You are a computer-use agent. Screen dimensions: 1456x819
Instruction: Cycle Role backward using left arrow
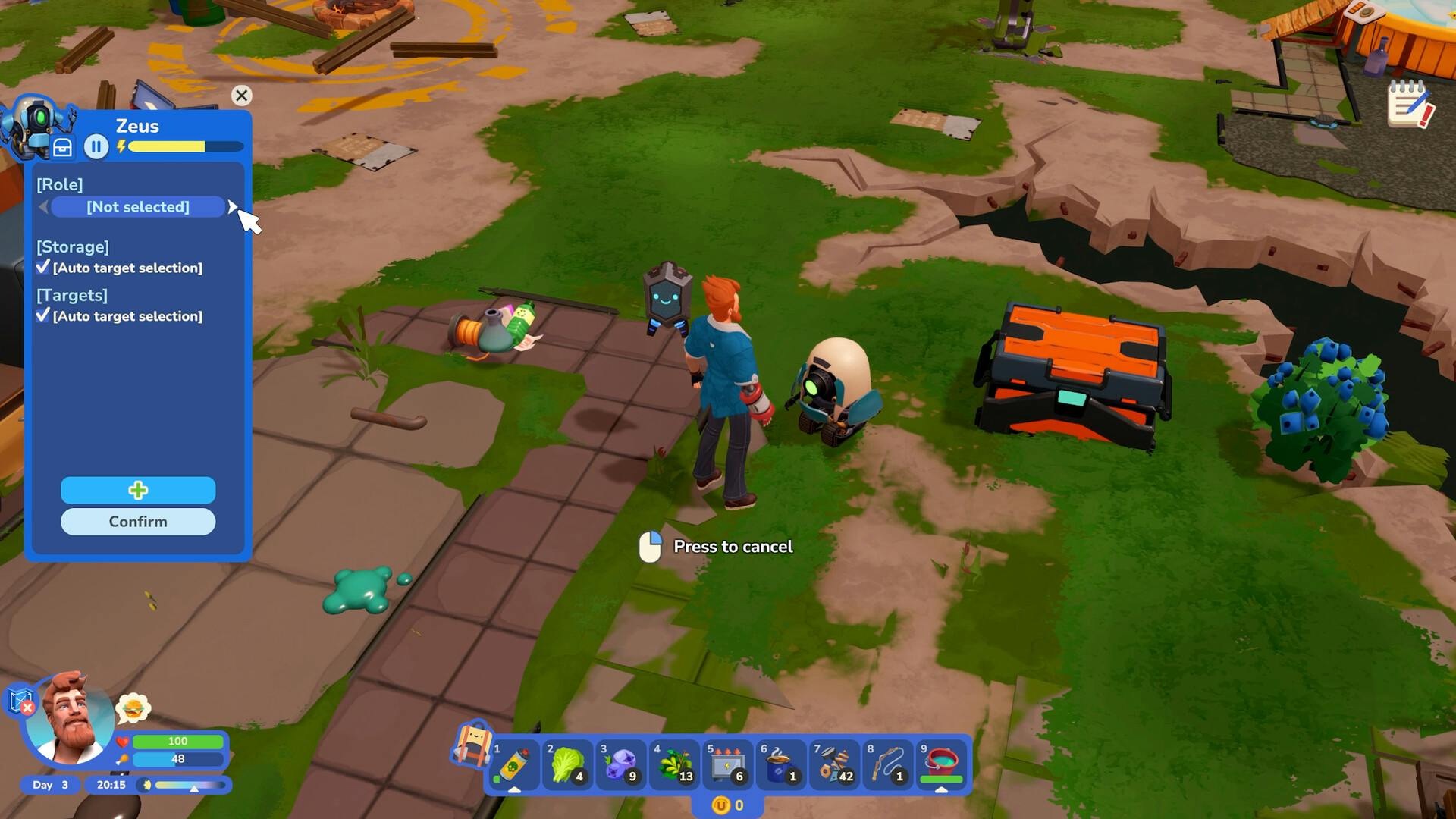coord(43,207)
